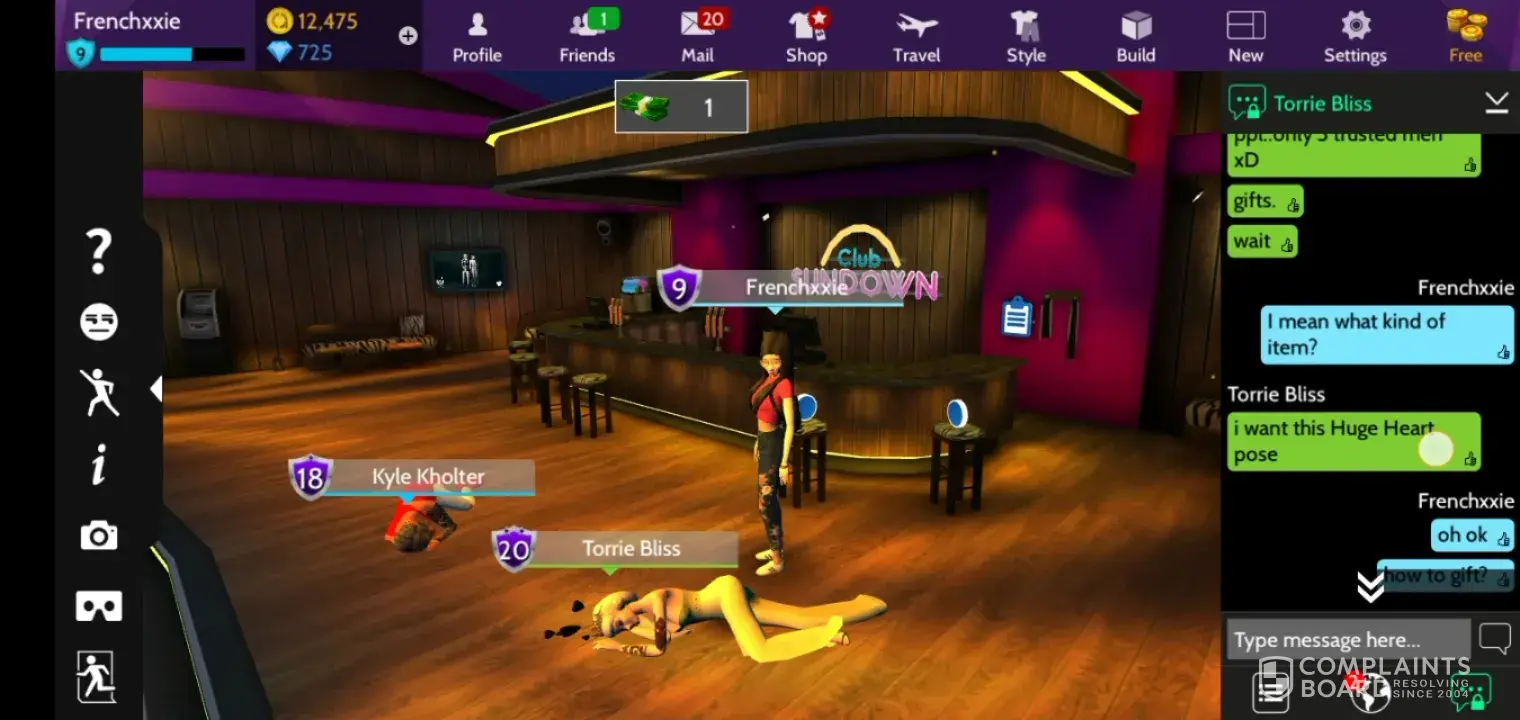Image resolution: width=1520 pixels, height=720 pixels.
Task: Open the face emotions icon
Action: [x=99, y=322]
